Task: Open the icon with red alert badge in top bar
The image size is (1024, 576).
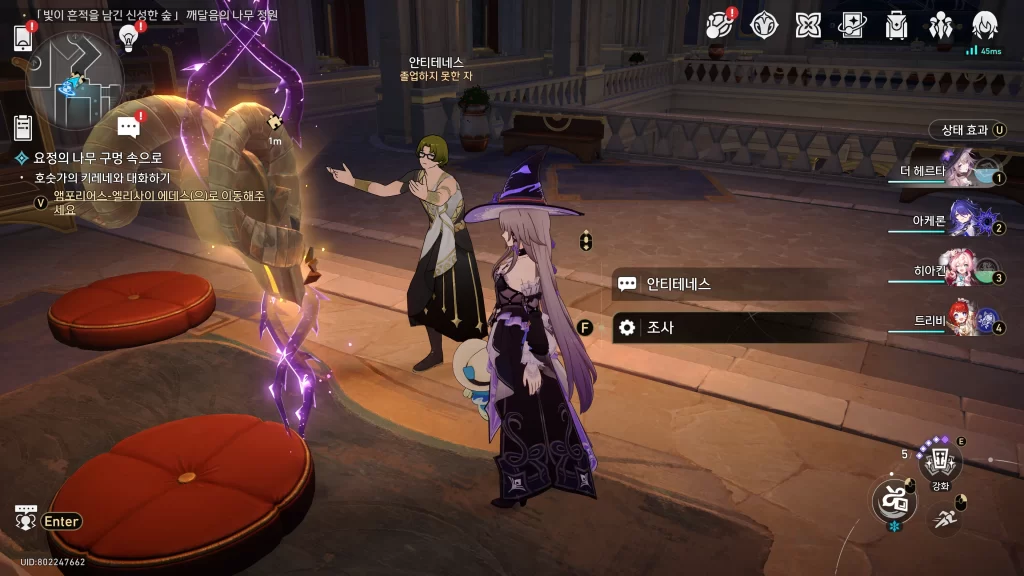Action: pyautogui.click(x=720, y=25)
